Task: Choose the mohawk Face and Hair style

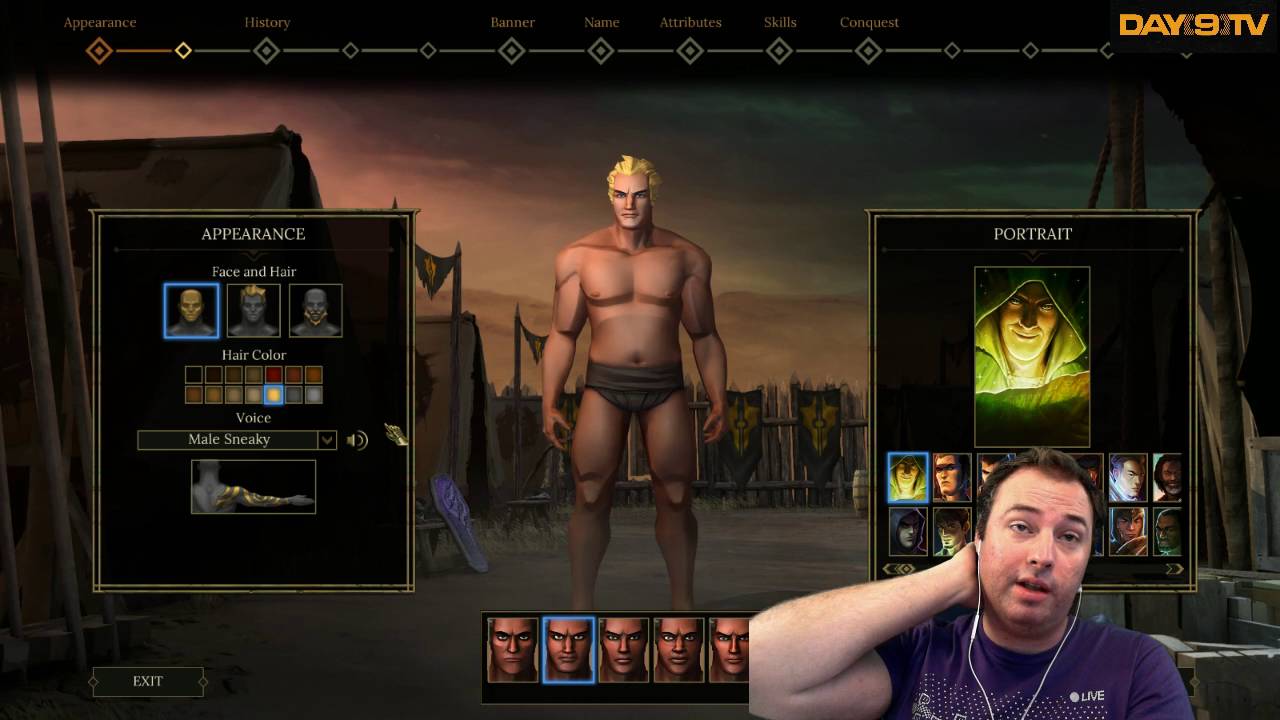Action: 252,310
